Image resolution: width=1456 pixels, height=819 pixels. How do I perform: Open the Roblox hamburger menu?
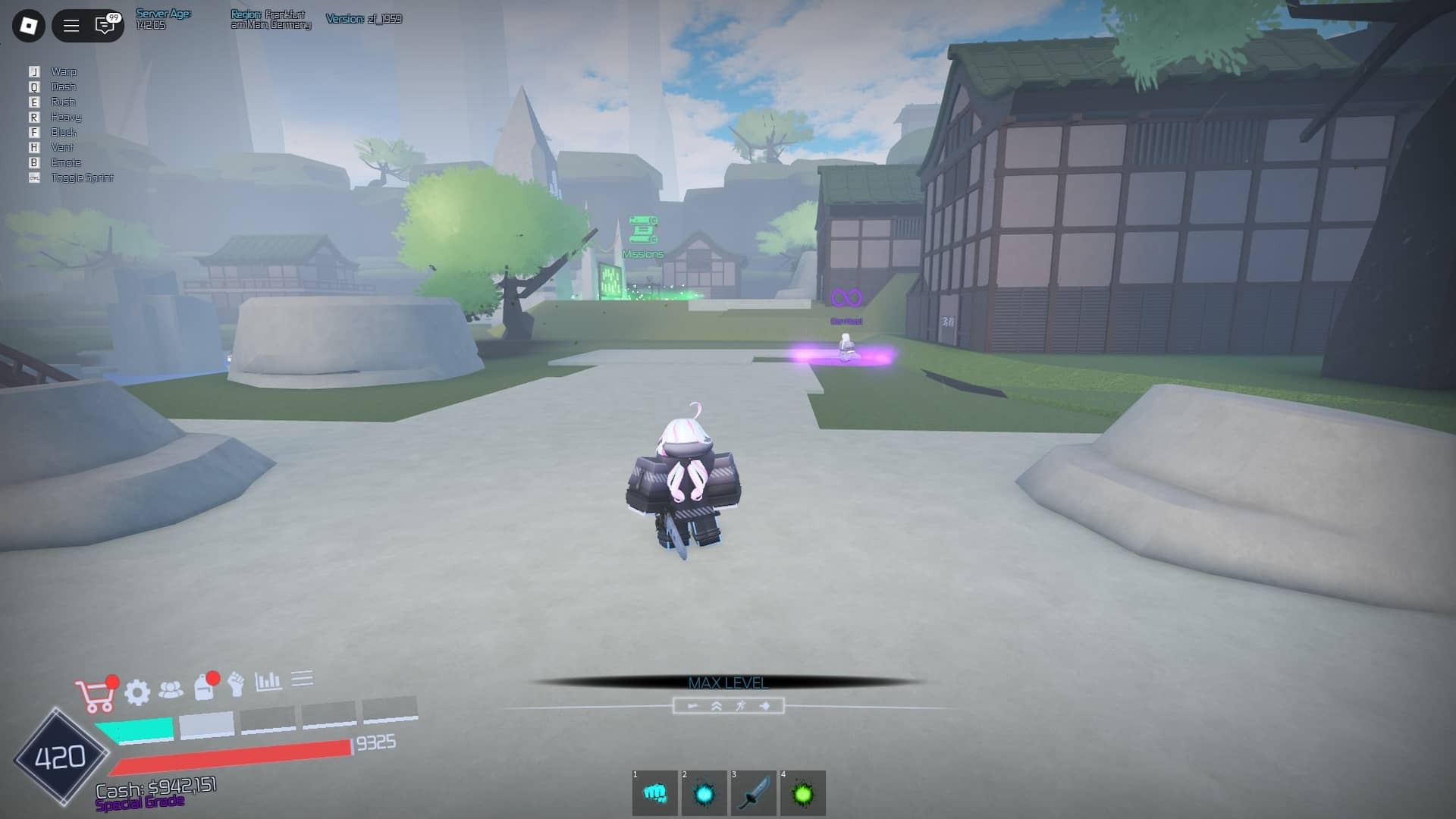tap(70, 25)
